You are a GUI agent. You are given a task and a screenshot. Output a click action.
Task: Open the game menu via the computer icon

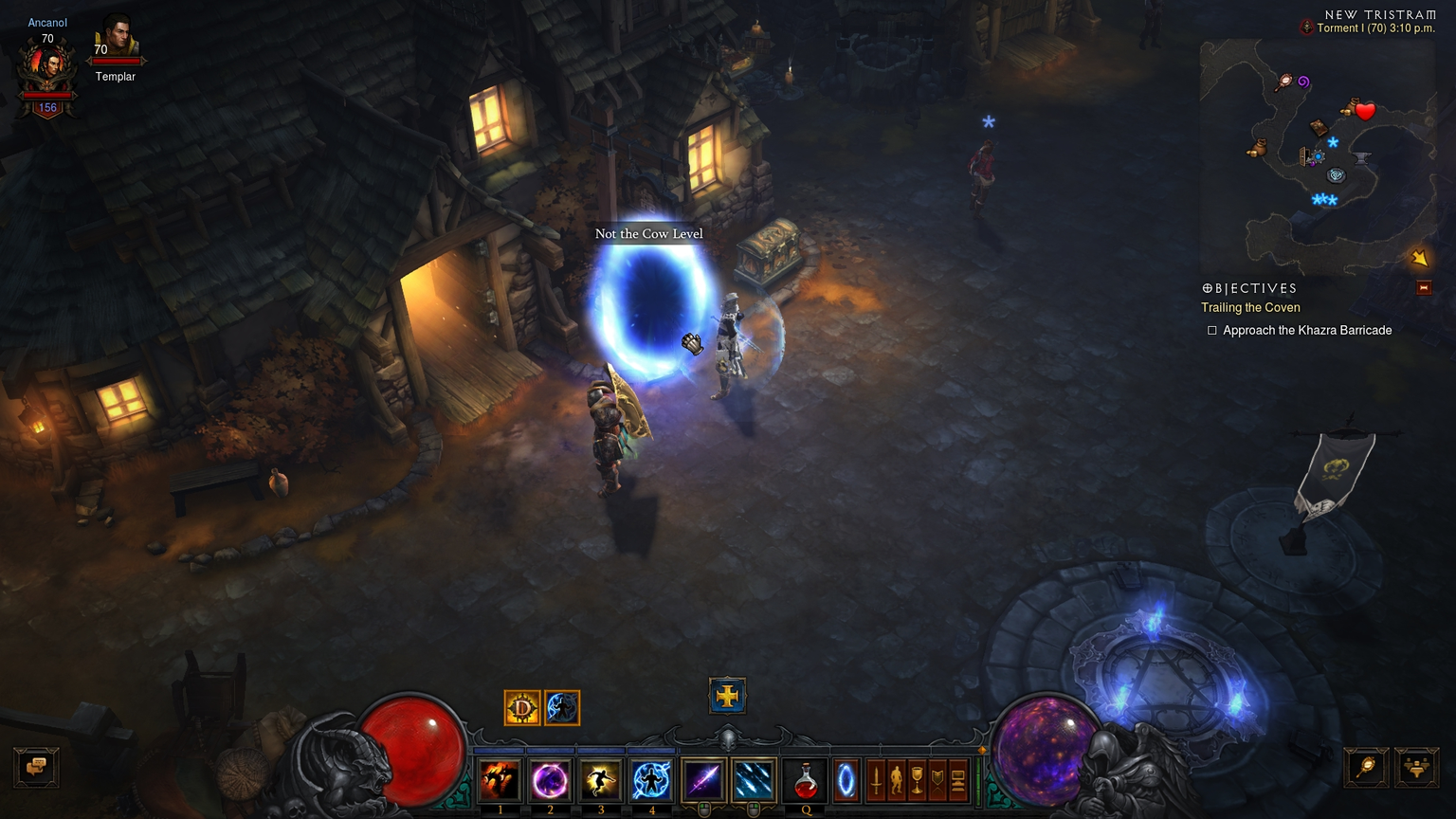957,780
